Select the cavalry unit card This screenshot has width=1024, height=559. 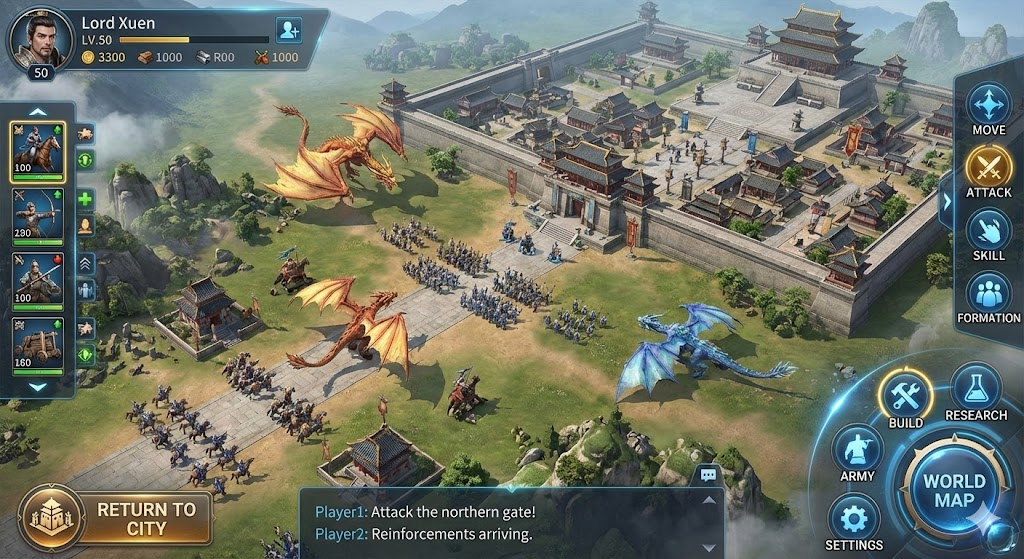(38, 148)
